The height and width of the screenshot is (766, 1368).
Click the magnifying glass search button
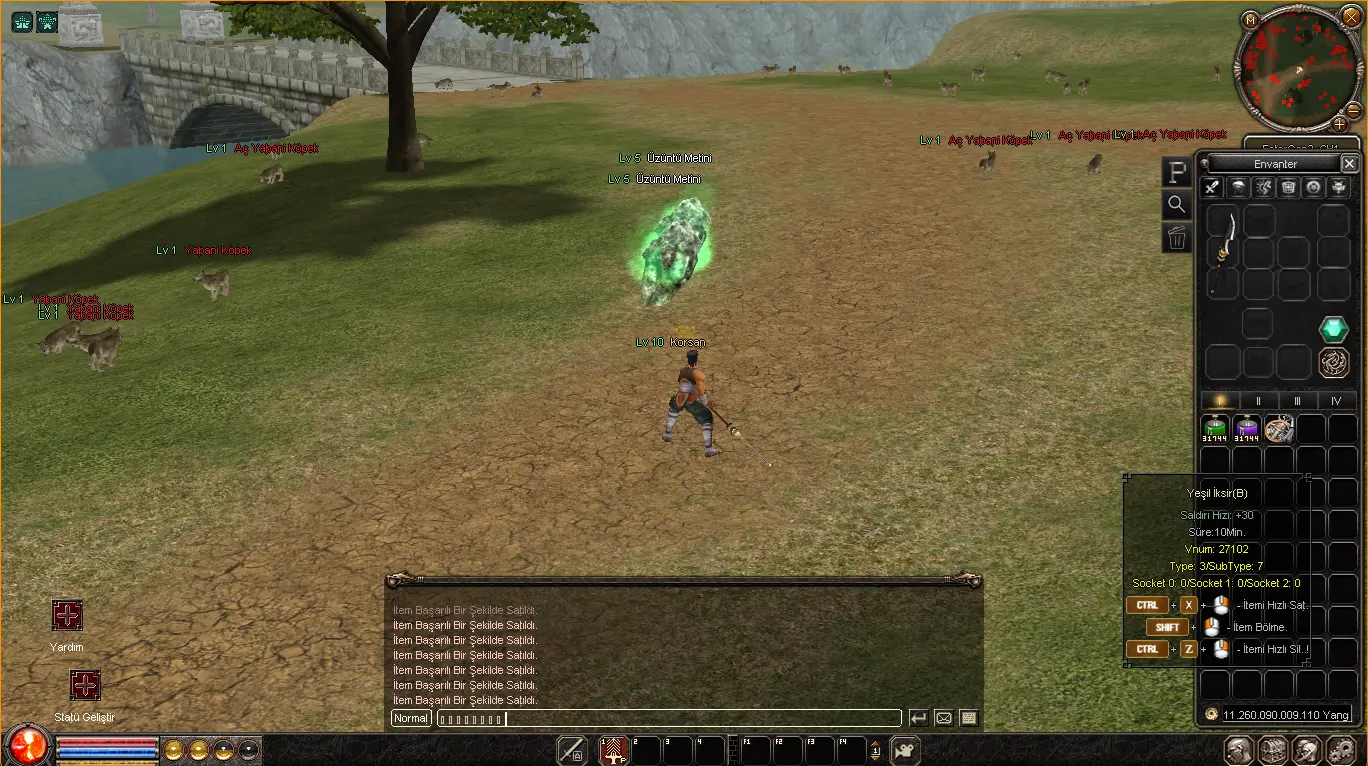point(1177,205)
